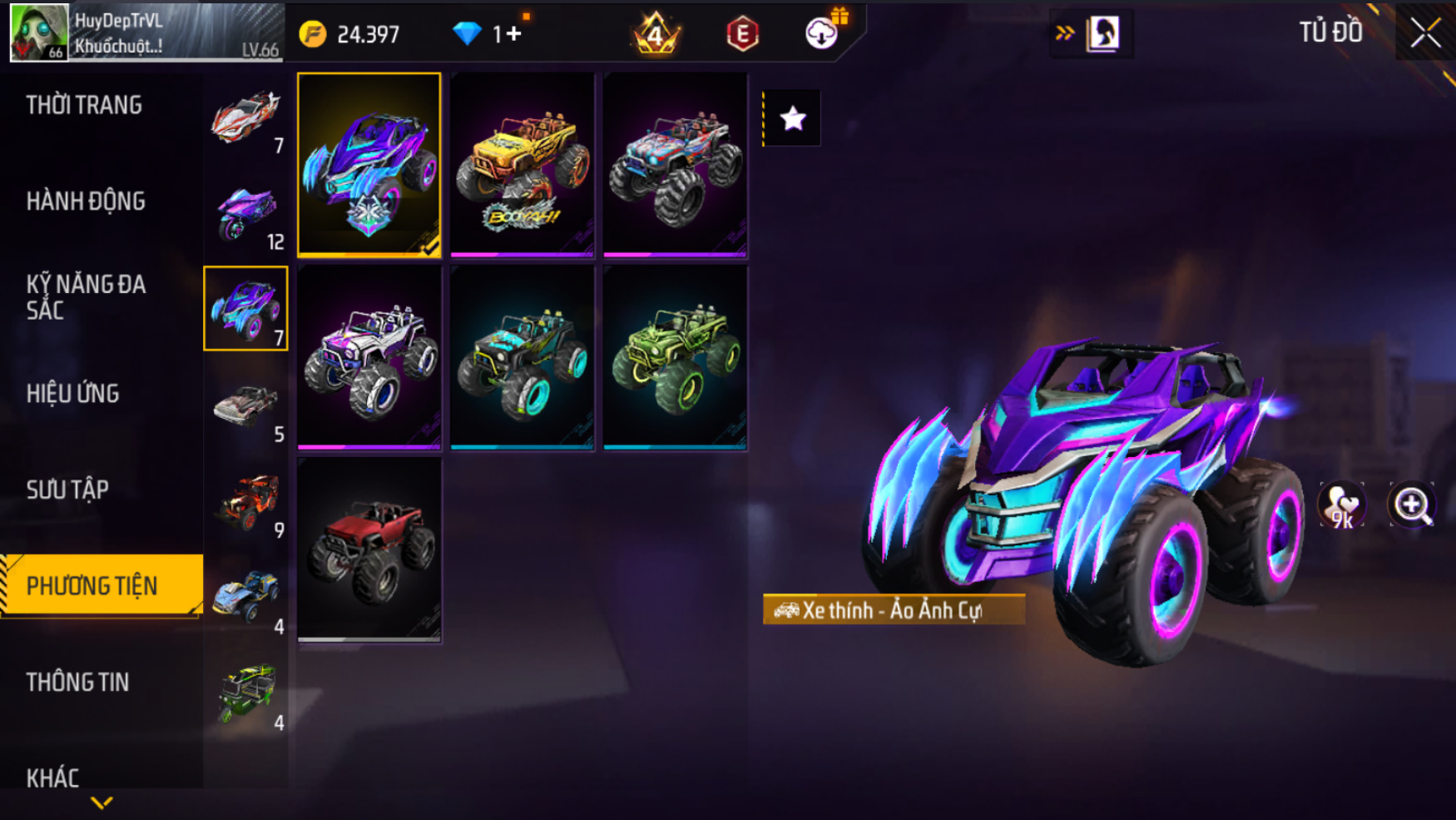The width and height of the screenshot is (1456, 820).
Task: Add diamonds with the plus button
Action: 513,34
